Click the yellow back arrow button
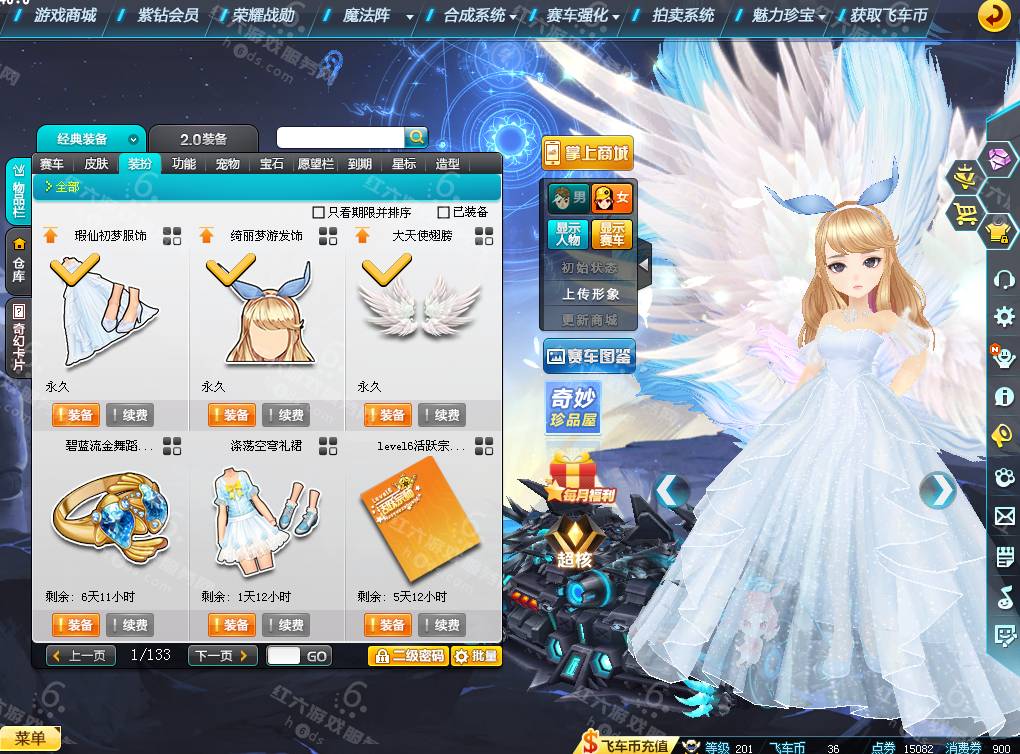1020x754 pixels. click(993, 16)
